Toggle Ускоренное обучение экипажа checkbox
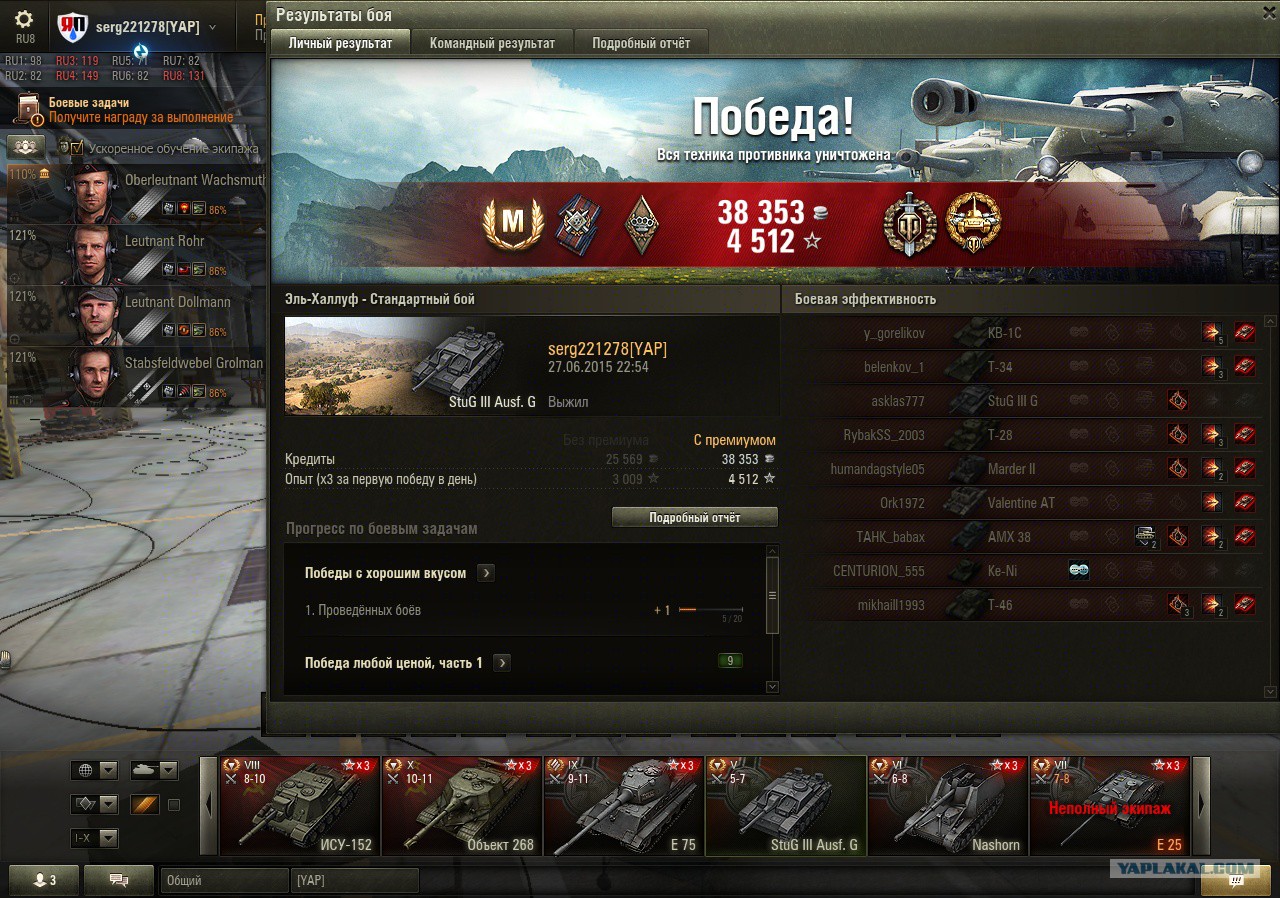 click(77, 148)
